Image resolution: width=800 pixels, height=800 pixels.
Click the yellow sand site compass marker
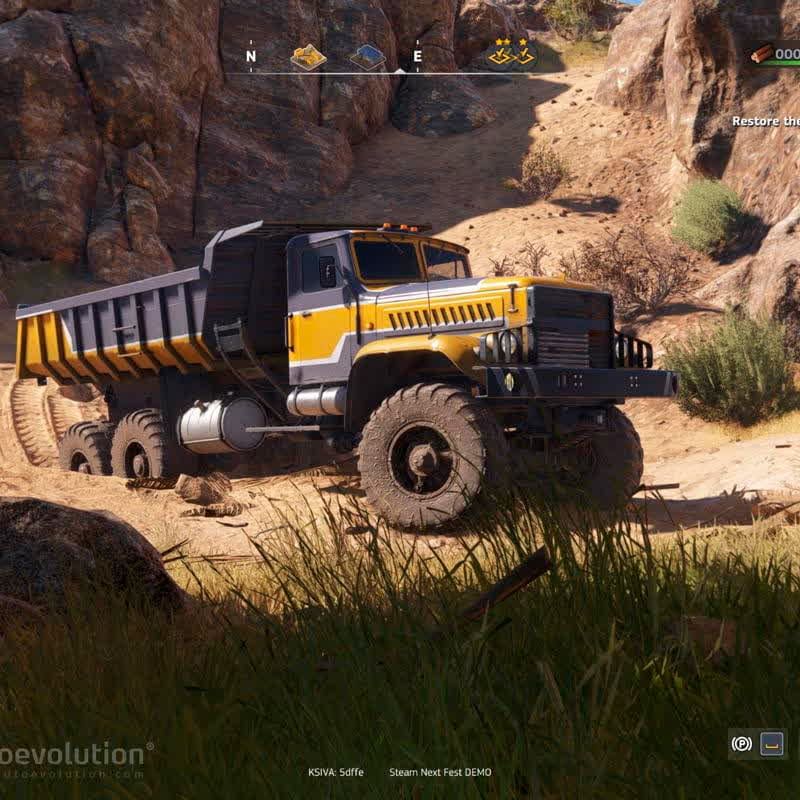pos(308,57)
